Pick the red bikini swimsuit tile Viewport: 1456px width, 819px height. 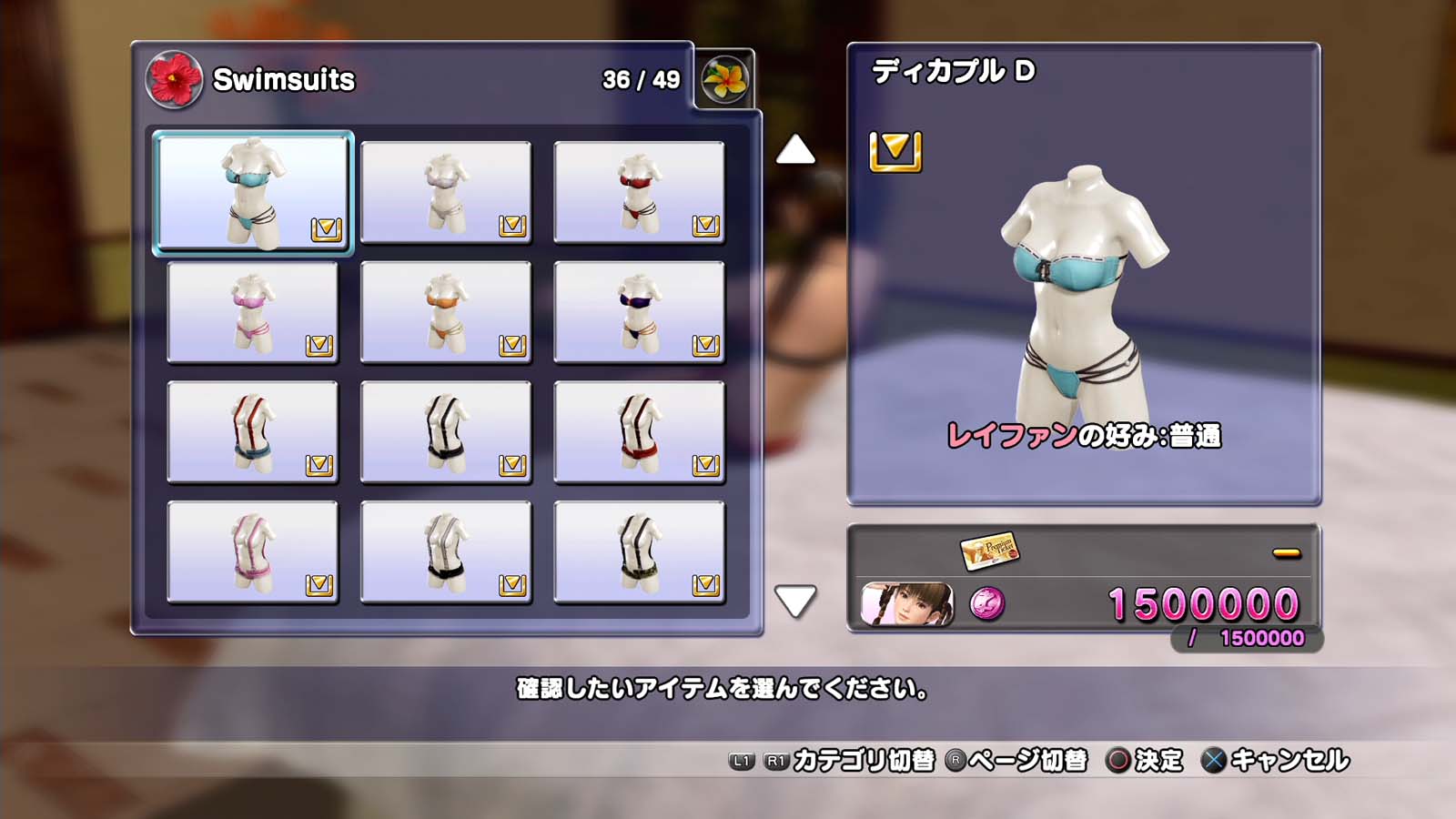click(639, 193)
